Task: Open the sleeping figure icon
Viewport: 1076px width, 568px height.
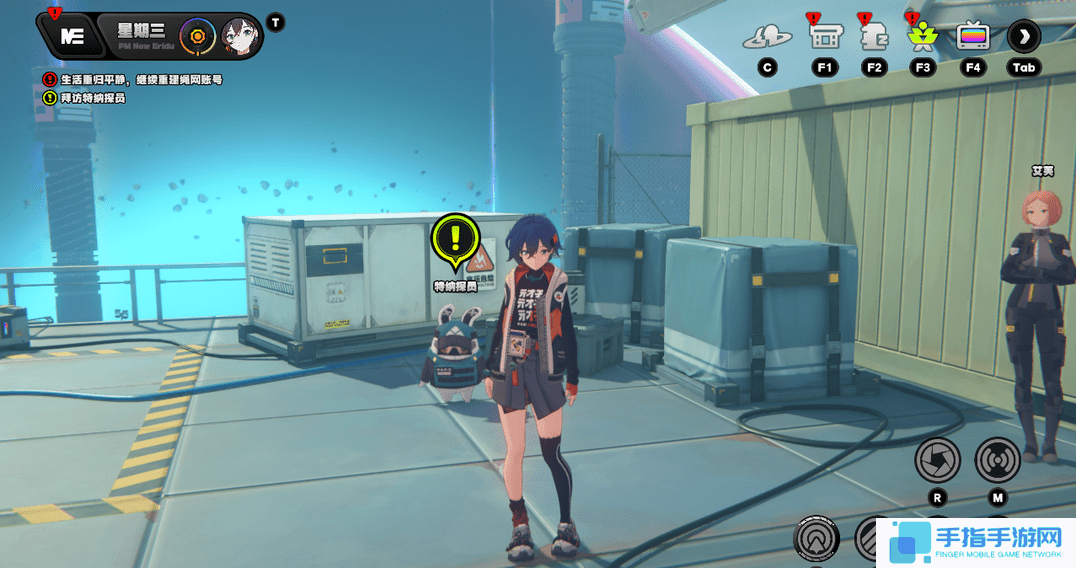Action: click(x=874, y=37)
